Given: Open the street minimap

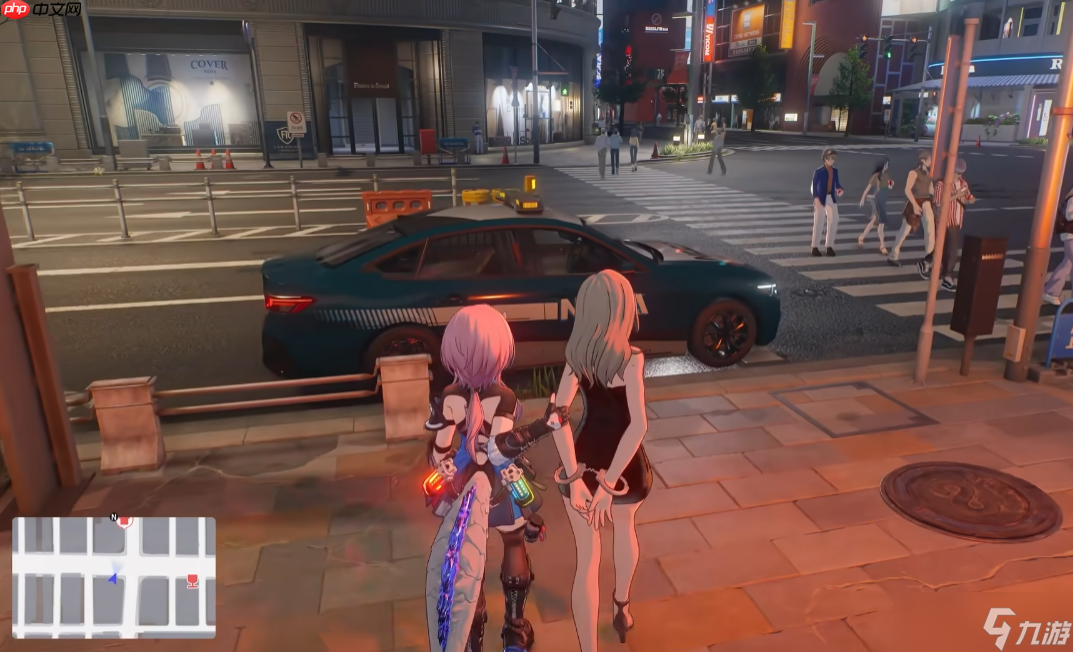Looking at the screenshot, I should point(114,577).
